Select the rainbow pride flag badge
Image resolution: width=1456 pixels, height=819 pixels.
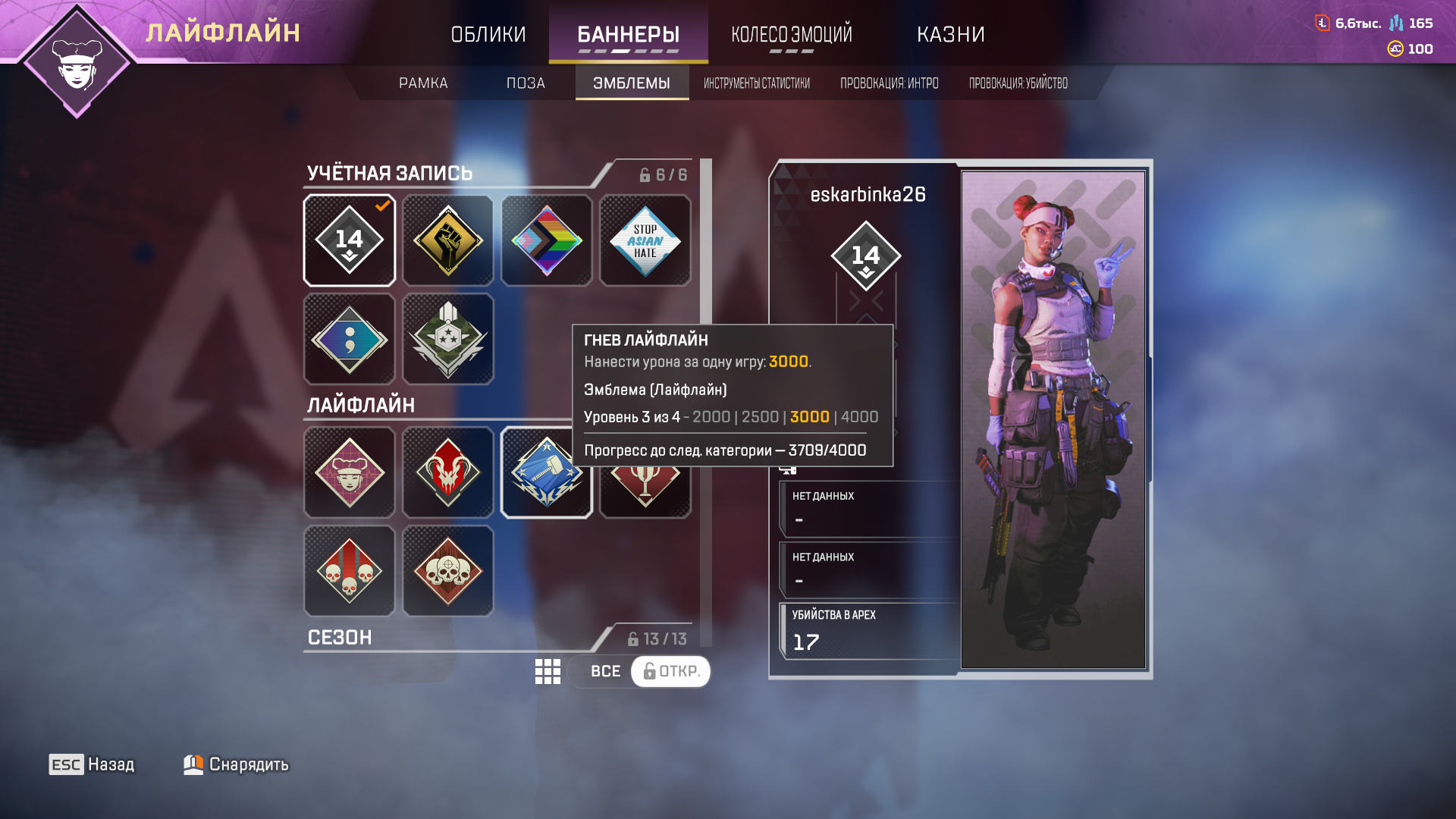click(547, 240)
